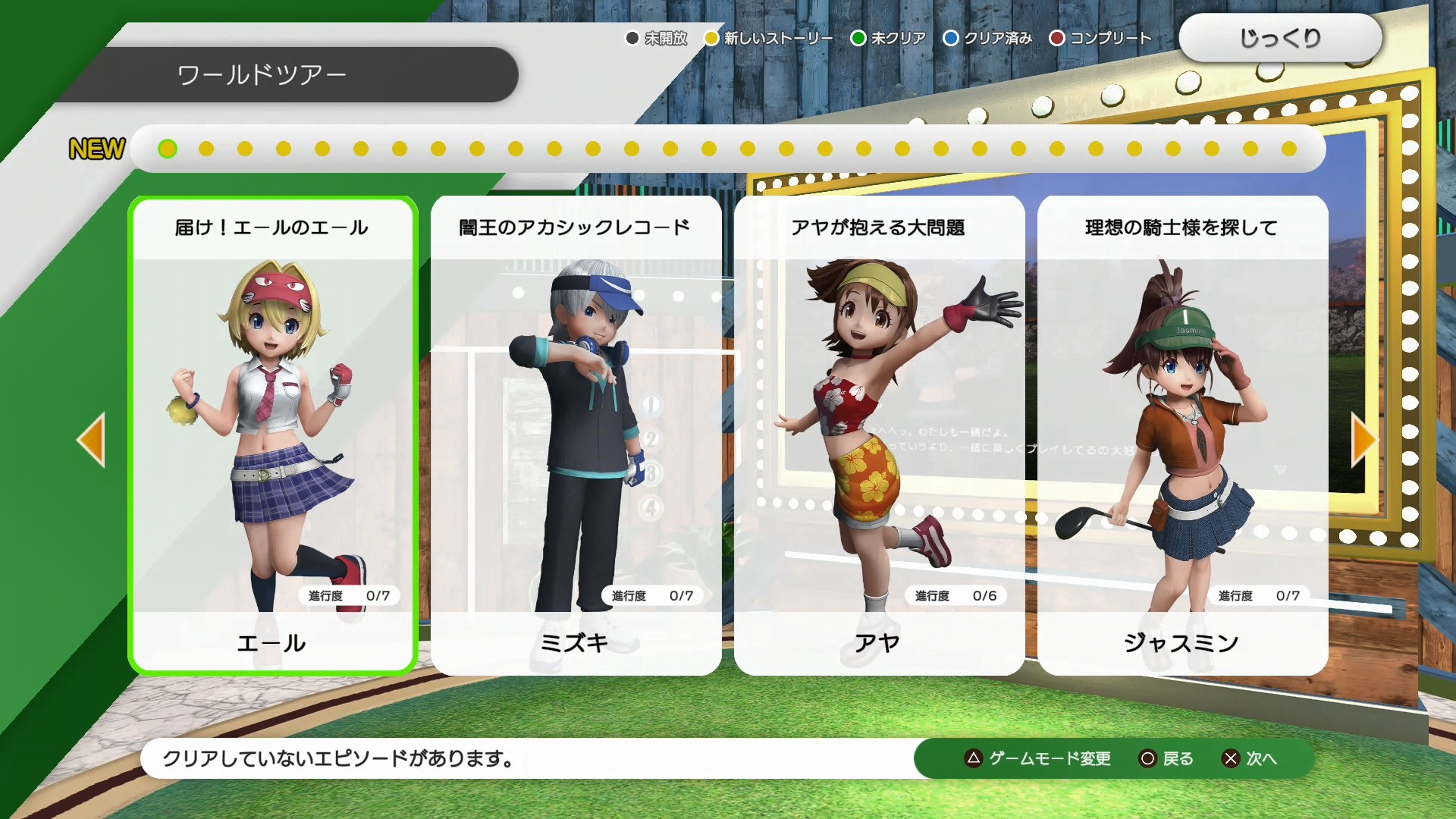Click the X 次へ icon
Viewport: 1456px width, 819px height.
(1231, 758)
